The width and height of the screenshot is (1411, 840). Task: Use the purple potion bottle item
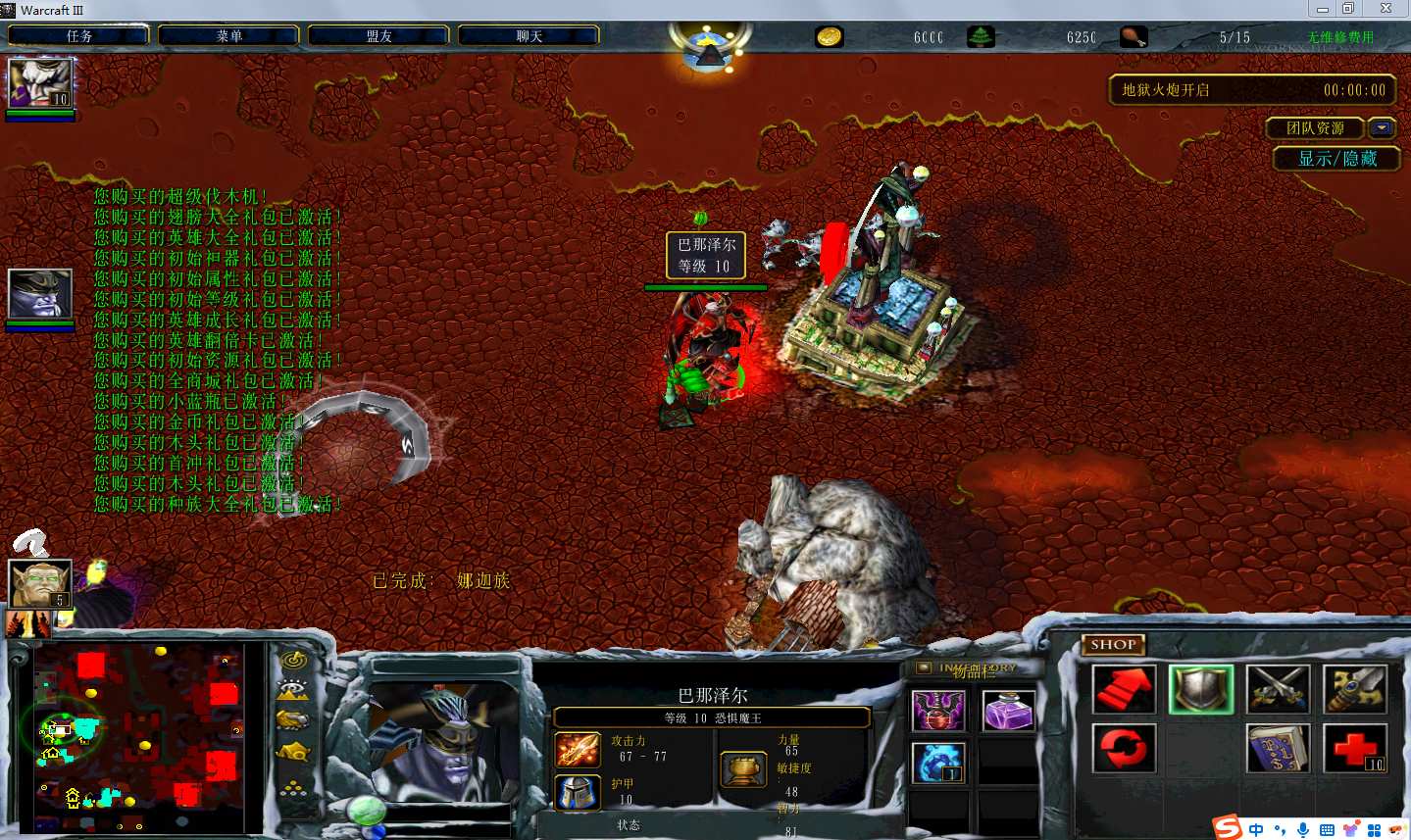click(1007, 712)
